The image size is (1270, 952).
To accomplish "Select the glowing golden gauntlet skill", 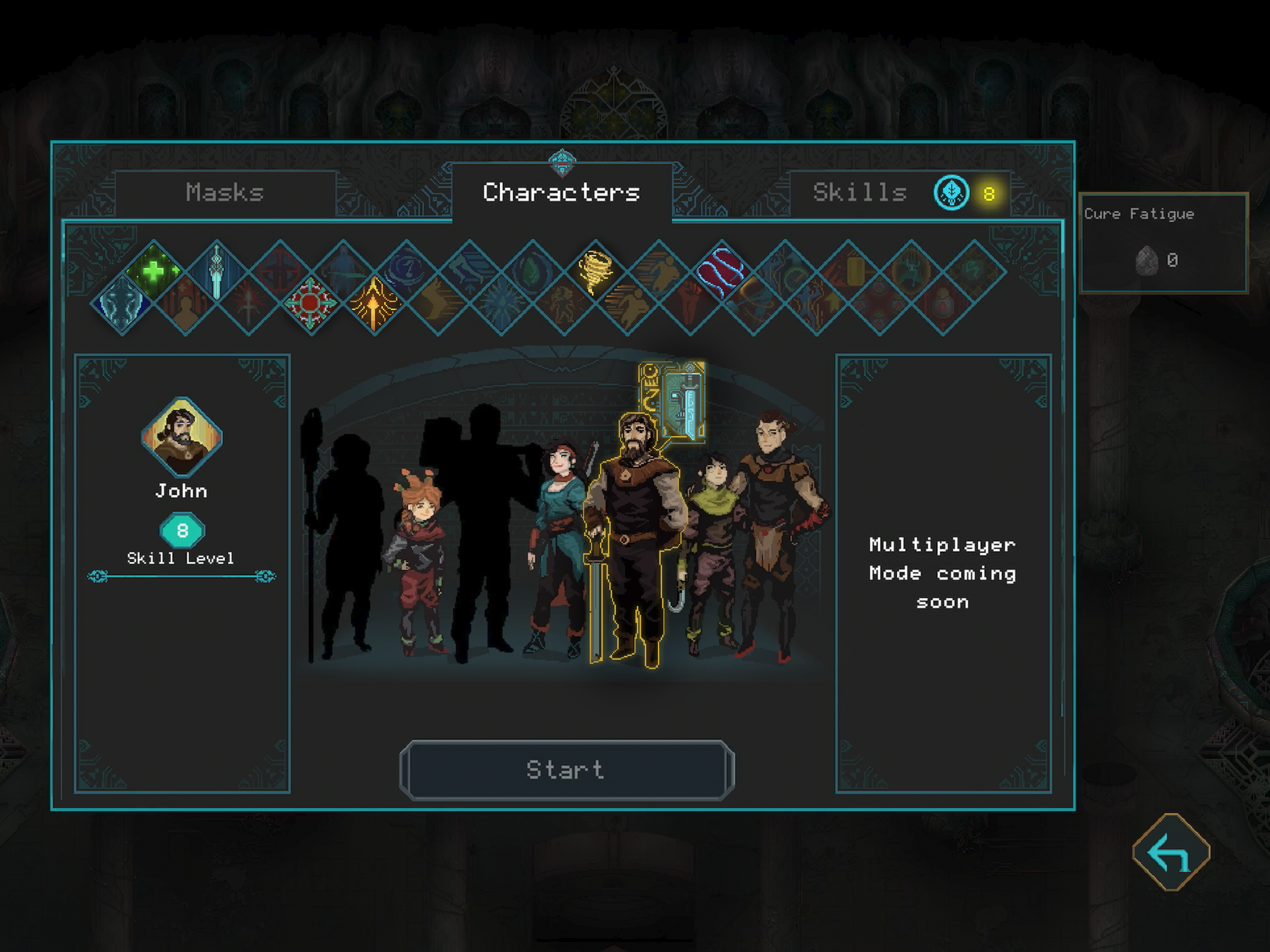I will [x=374, y=303].
